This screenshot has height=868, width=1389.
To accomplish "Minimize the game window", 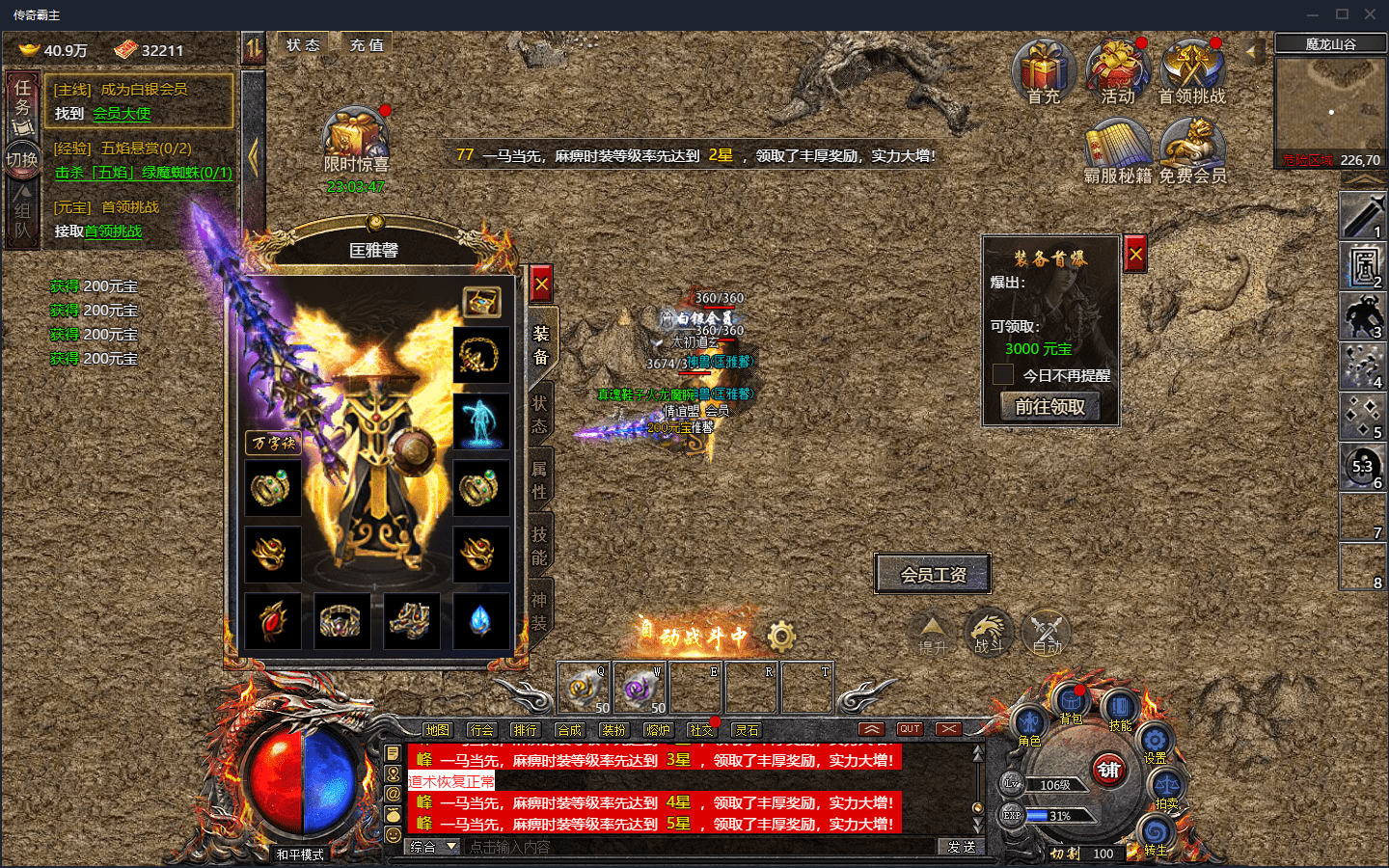I will 1313,14.
